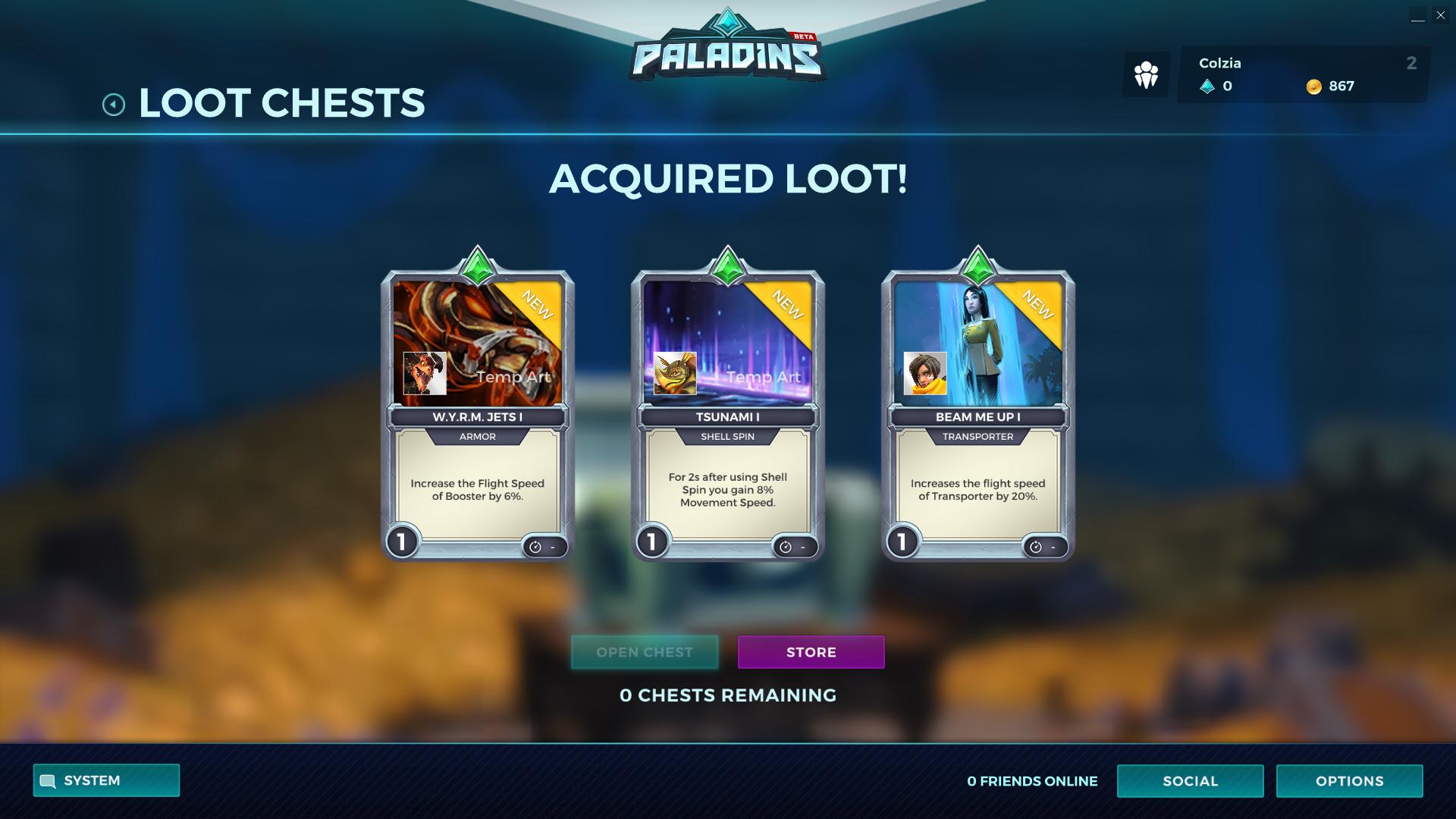
Task: Close the game window
Action: [x=1440, y=15]
